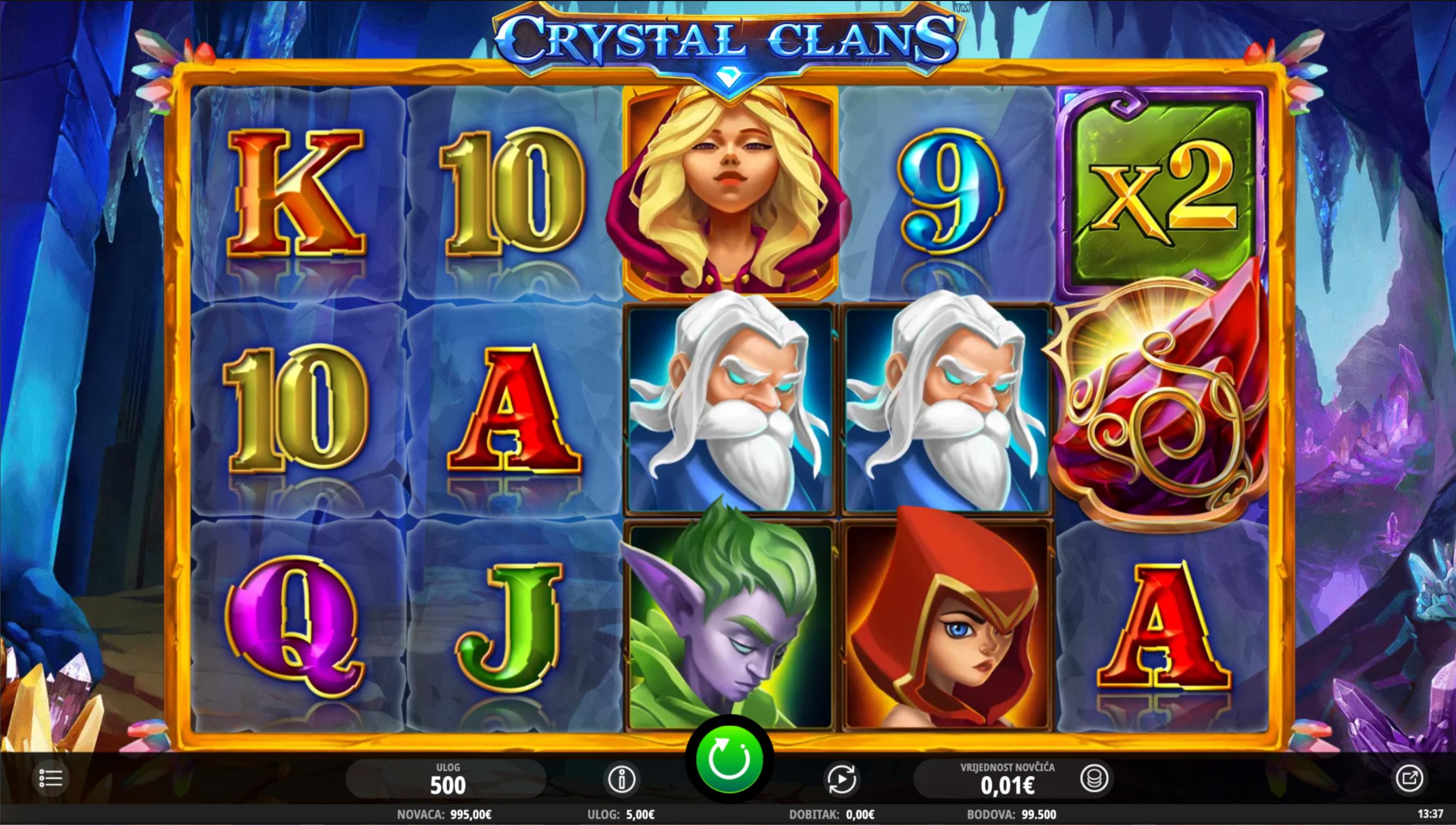The image size is (1456, 825).
Task: Select the Vrijednost novčića coin value field
Action: pyautogui.click(x=1006, y=780)
